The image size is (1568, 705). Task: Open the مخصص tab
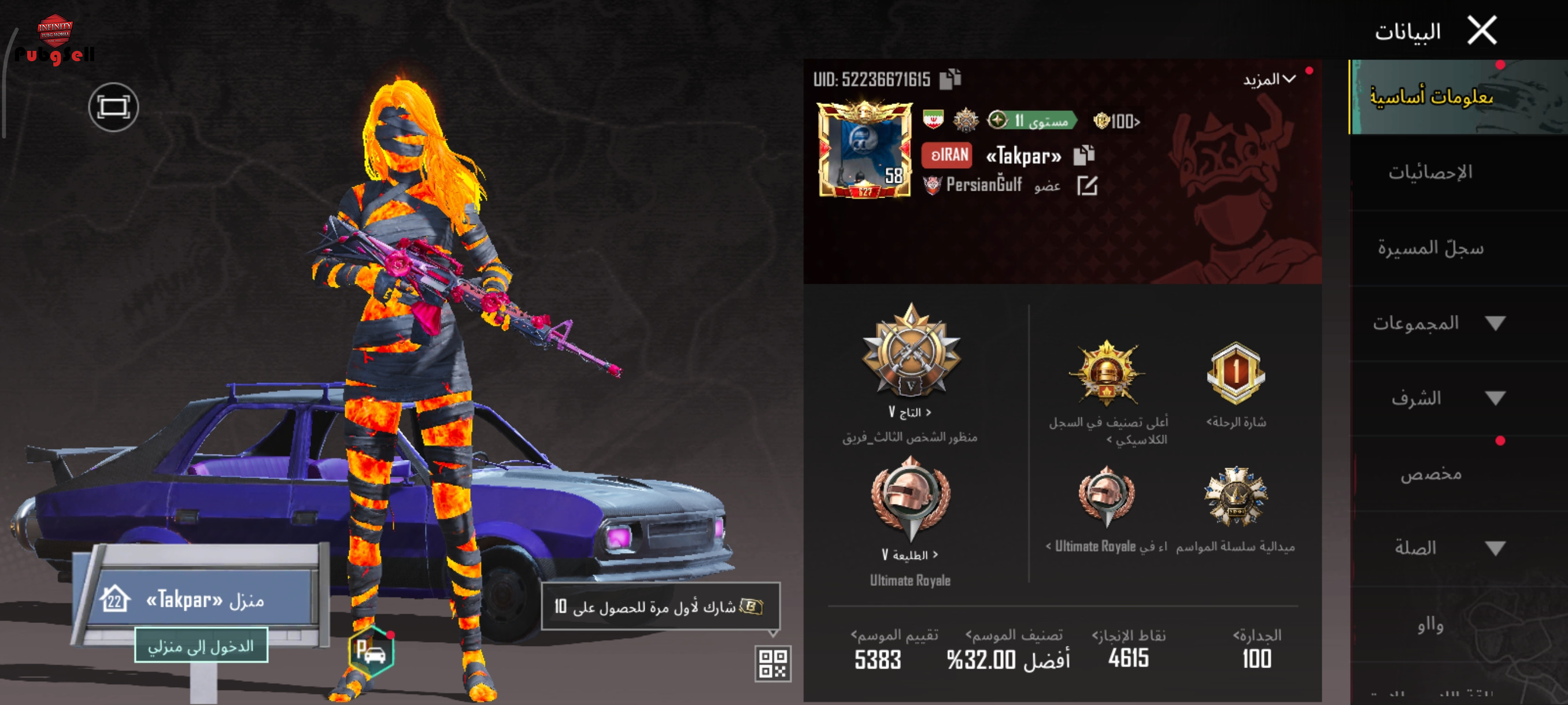coord(1430,474)
